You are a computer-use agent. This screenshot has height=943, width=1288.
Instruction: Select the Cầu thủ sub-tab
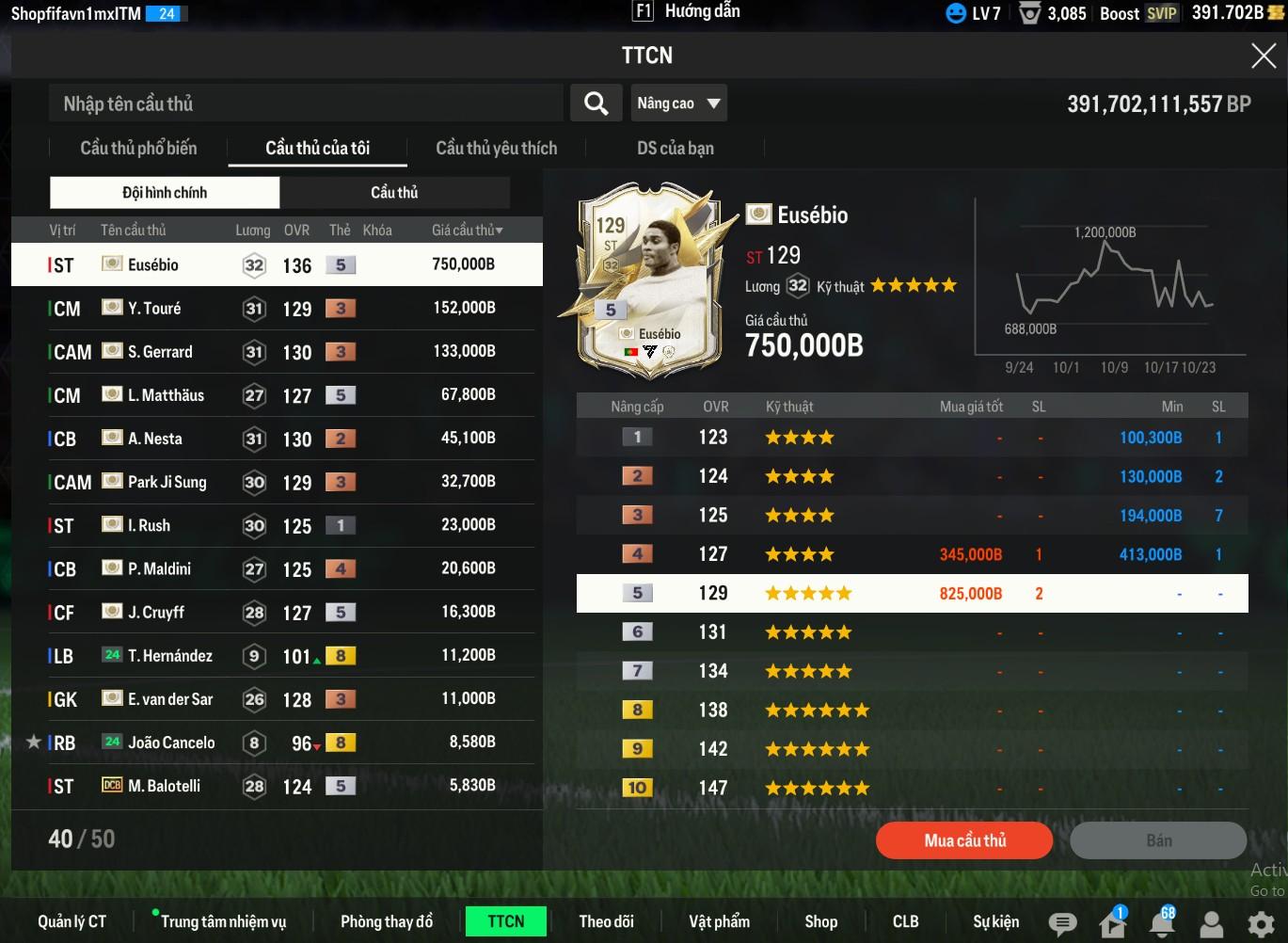point(394,192)
